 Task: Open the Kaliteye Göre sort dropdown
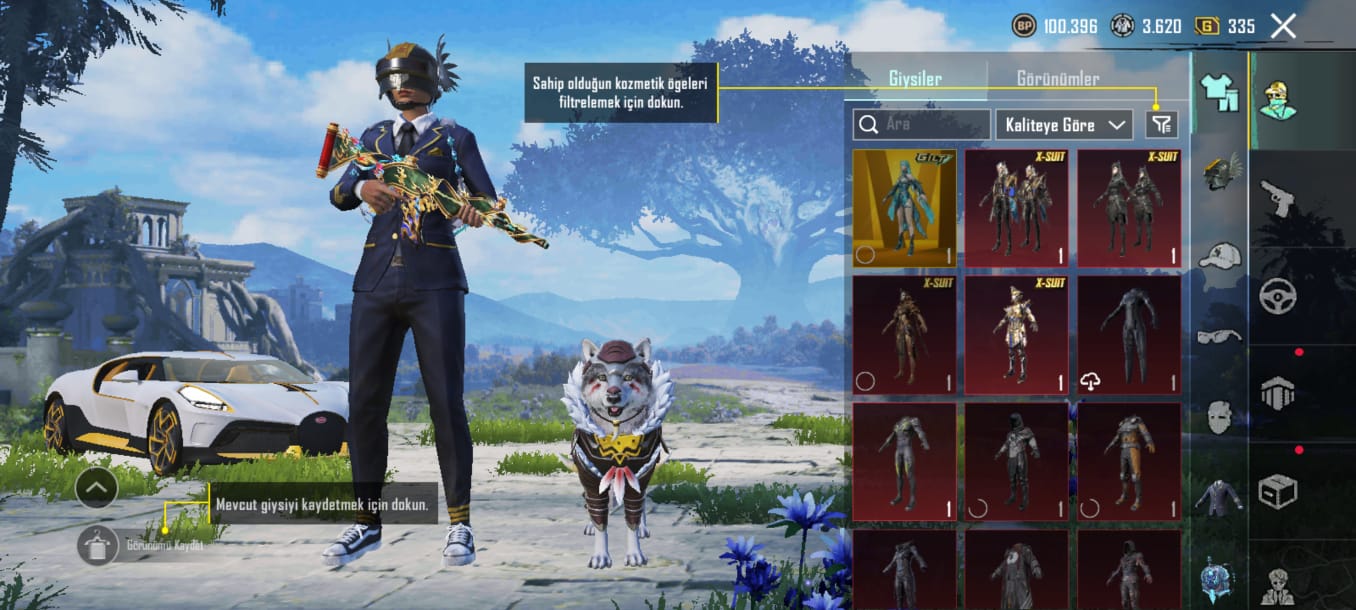pos(1064,125)
